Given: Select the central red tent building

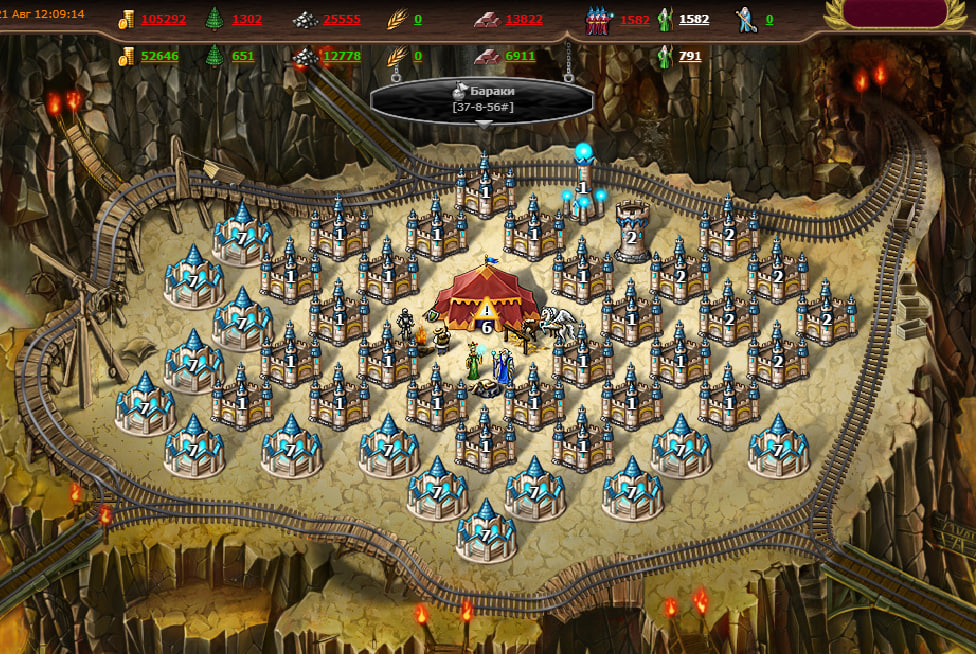Looking at the screenshot, I should click(x=487, y=295).
